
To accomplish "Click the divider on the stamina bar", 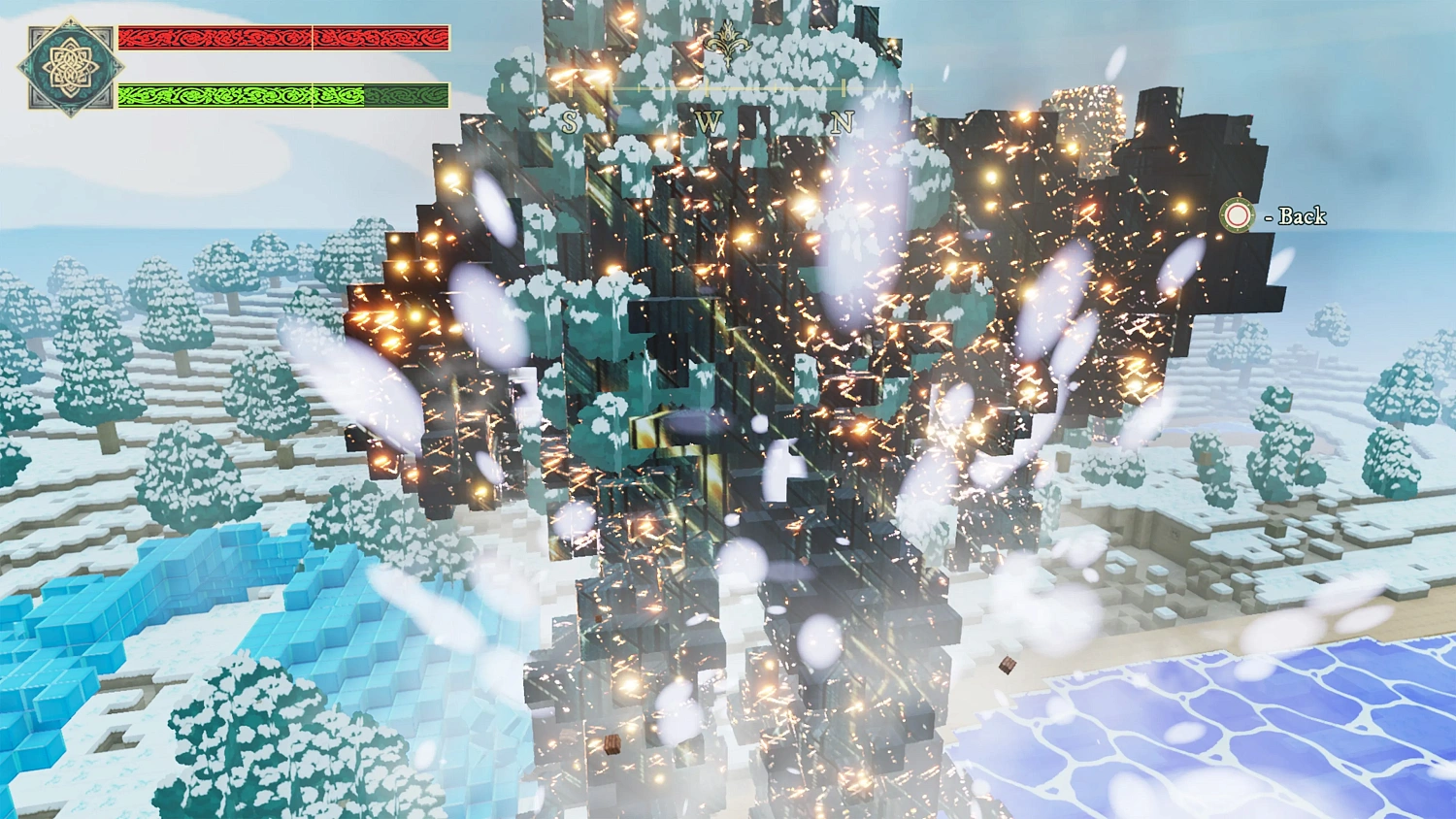I will tap(313, 96).
